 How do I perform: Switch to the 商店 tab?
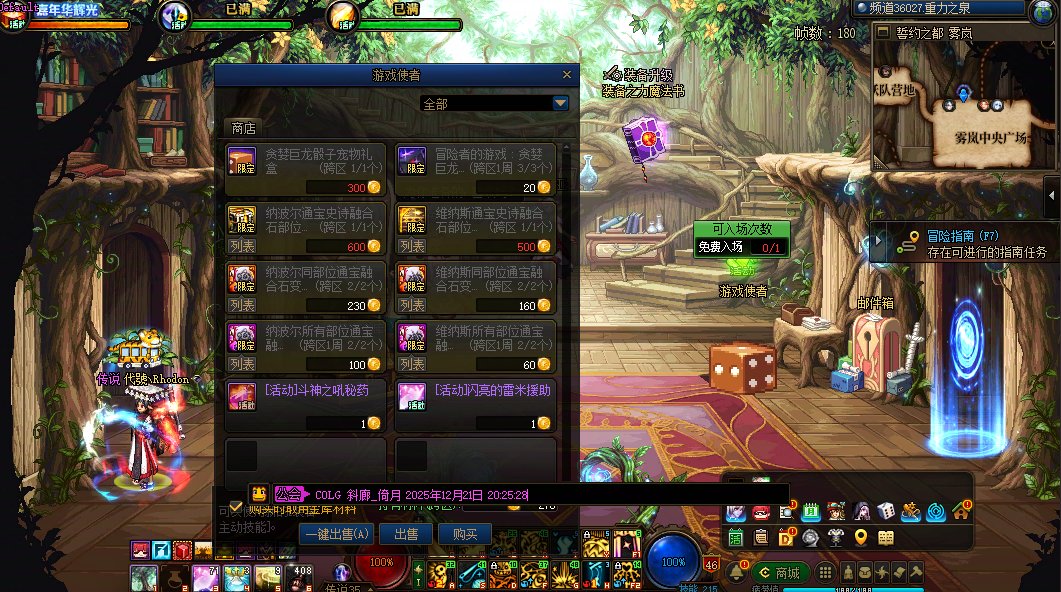click(243, 128)
